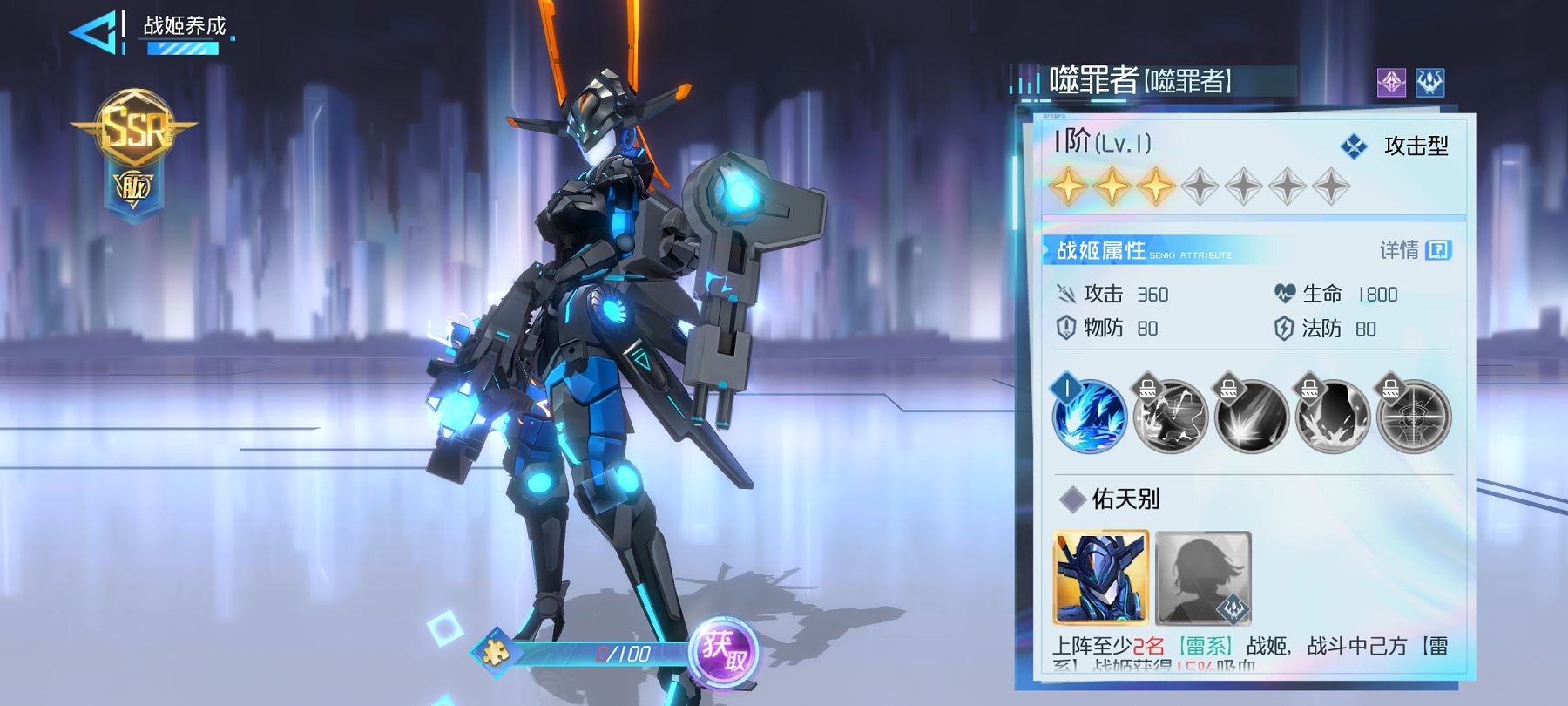The width and height of the screenshot is (1568, 706).
Task: Tap the blue winged faction icon
Action: 1429,83
